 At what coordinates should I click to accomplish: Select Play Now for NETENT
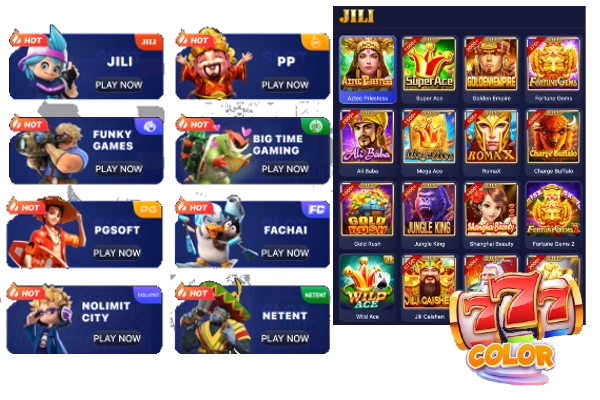point(285,338)
